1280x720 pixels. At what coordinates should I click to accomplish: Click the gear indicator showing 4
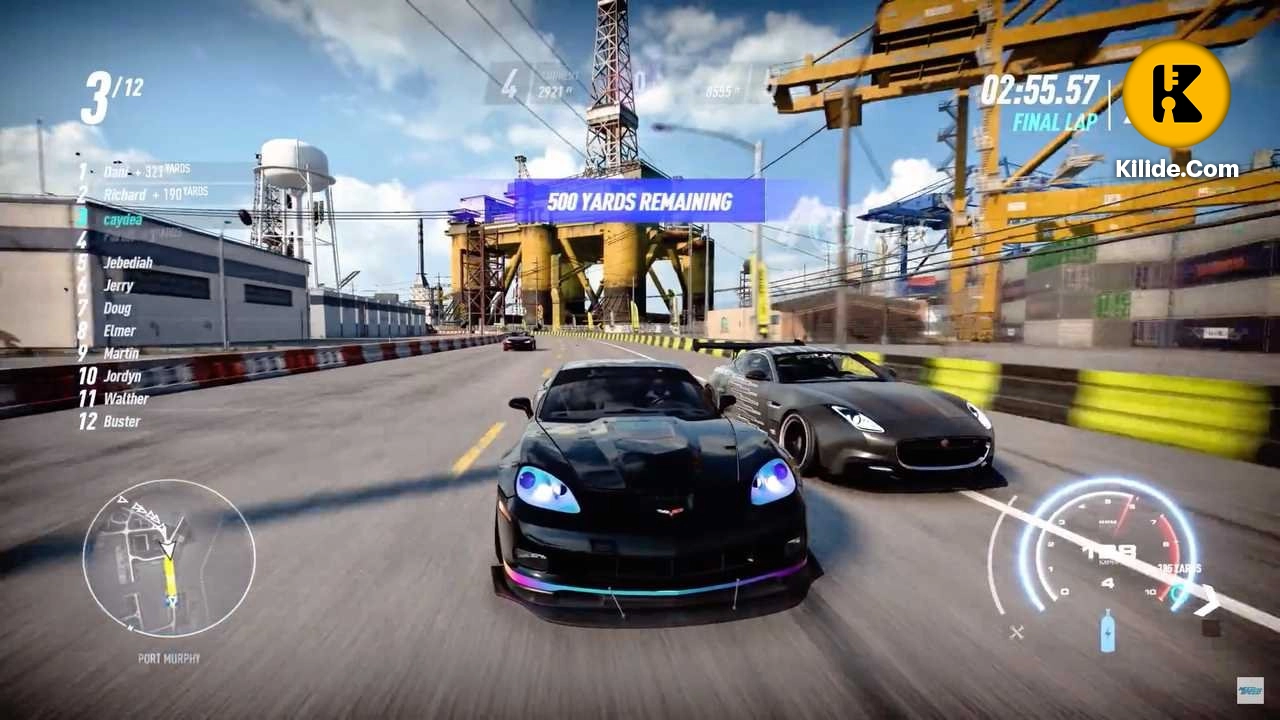pos(1108,582)
